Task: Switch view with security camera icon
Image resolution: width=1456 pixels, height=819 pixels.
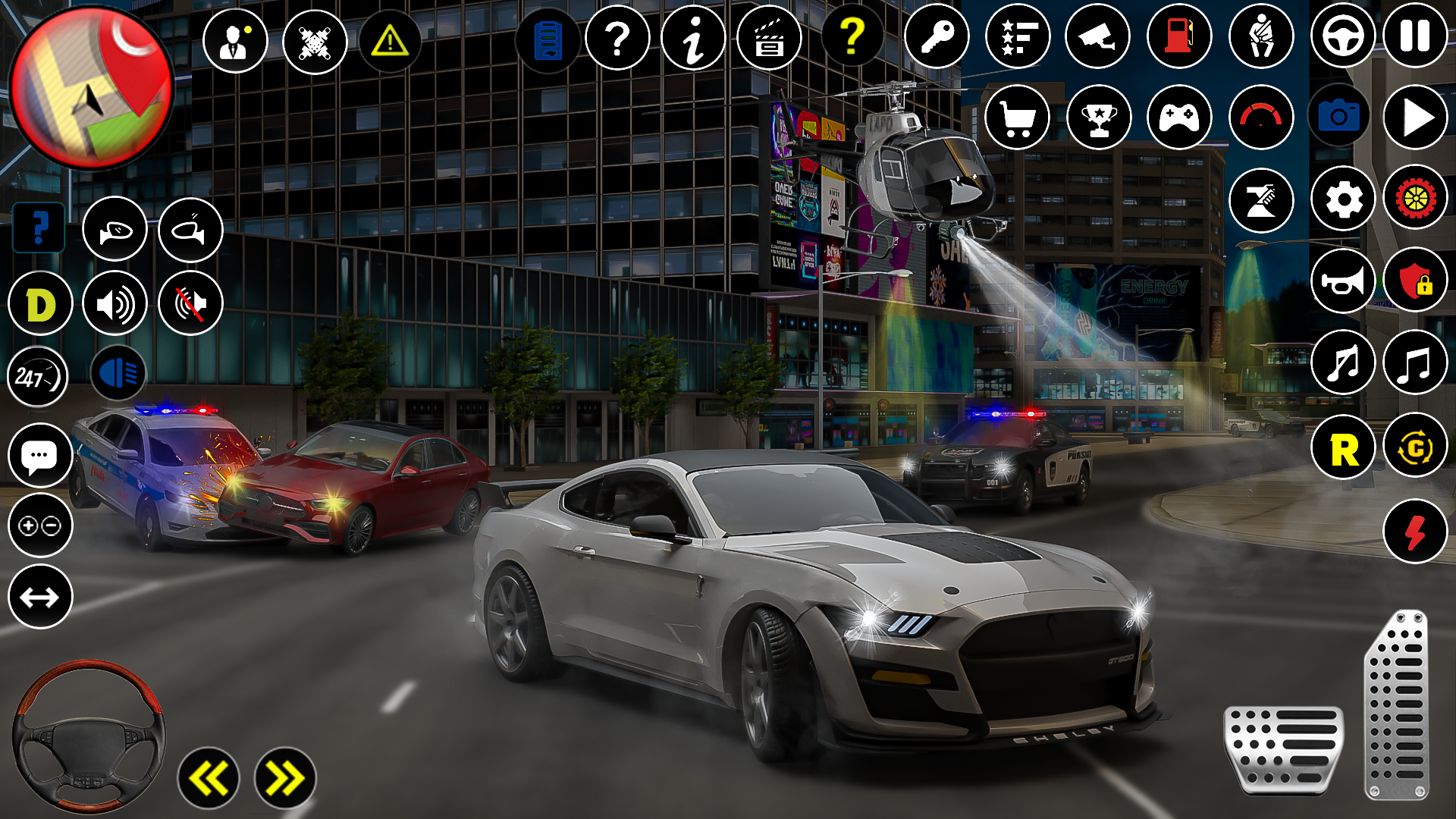Action: pyautogui.click(x=1098, y=36)
